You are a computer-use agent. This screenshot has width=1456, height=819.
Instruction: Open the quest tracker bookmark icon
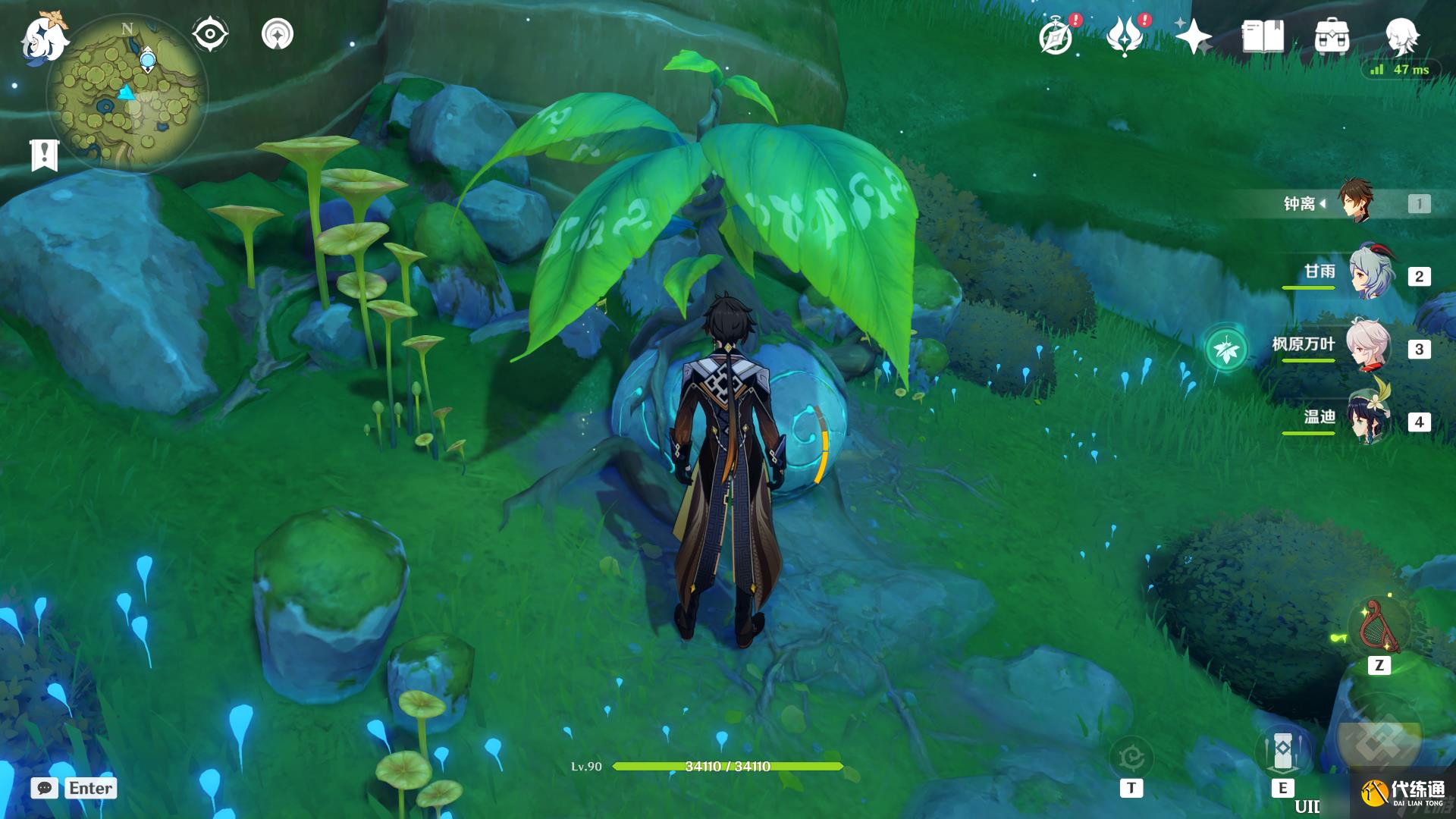(x=44, y=155)
